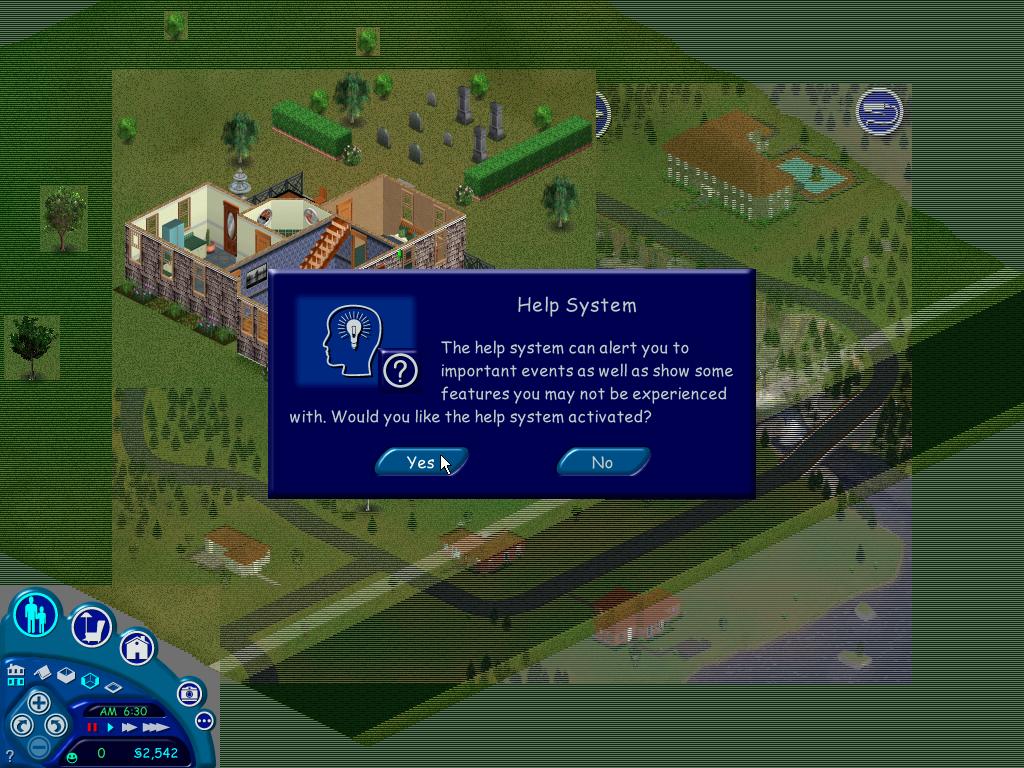Show the roof view

pos(43,672)
